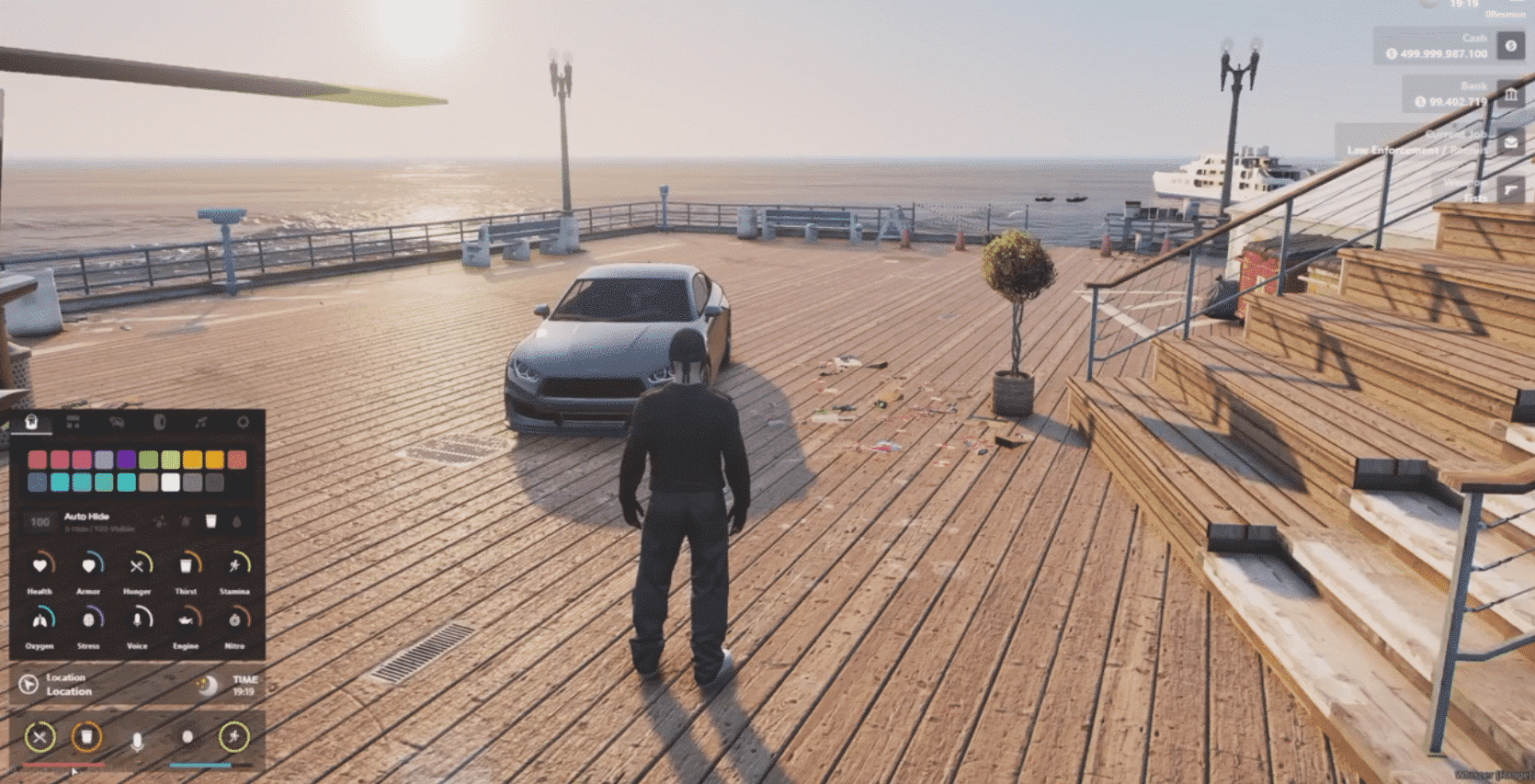Select the first HUD status tab
This screenshot has height=784, width=1535.
coord(31,422)
